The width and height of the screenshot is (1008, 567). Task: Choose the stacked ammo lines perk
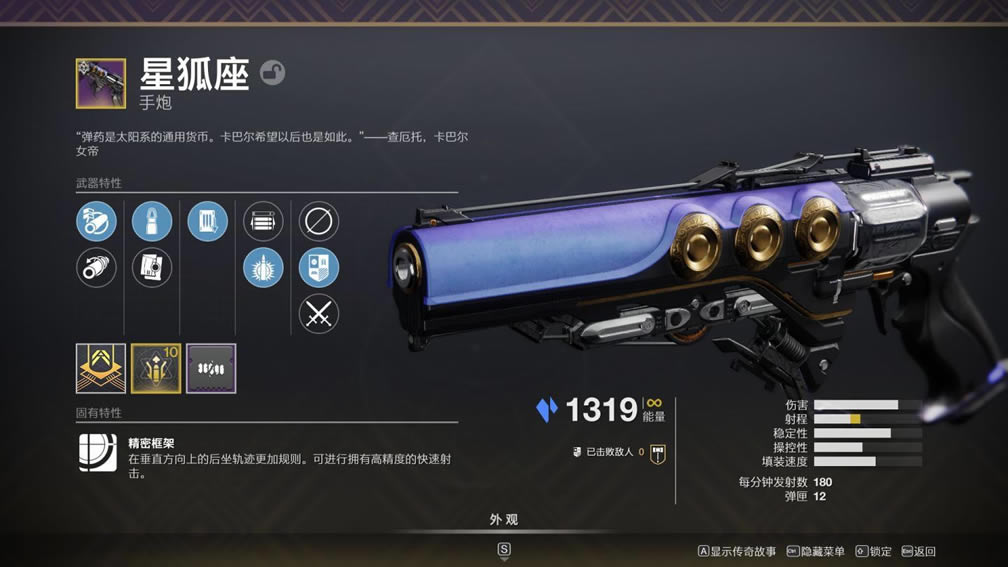click(x=263, y=221)
